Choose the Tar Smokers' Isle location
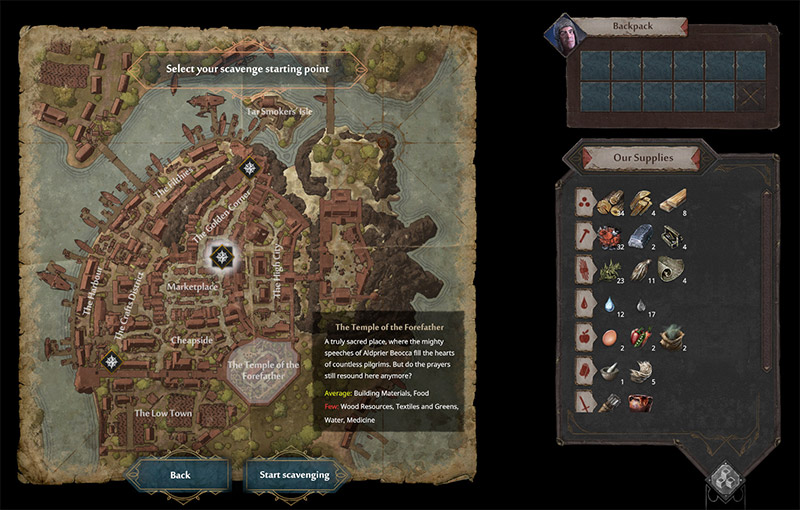The width and height of the screenshot is (800, 510). click(279, 112)
